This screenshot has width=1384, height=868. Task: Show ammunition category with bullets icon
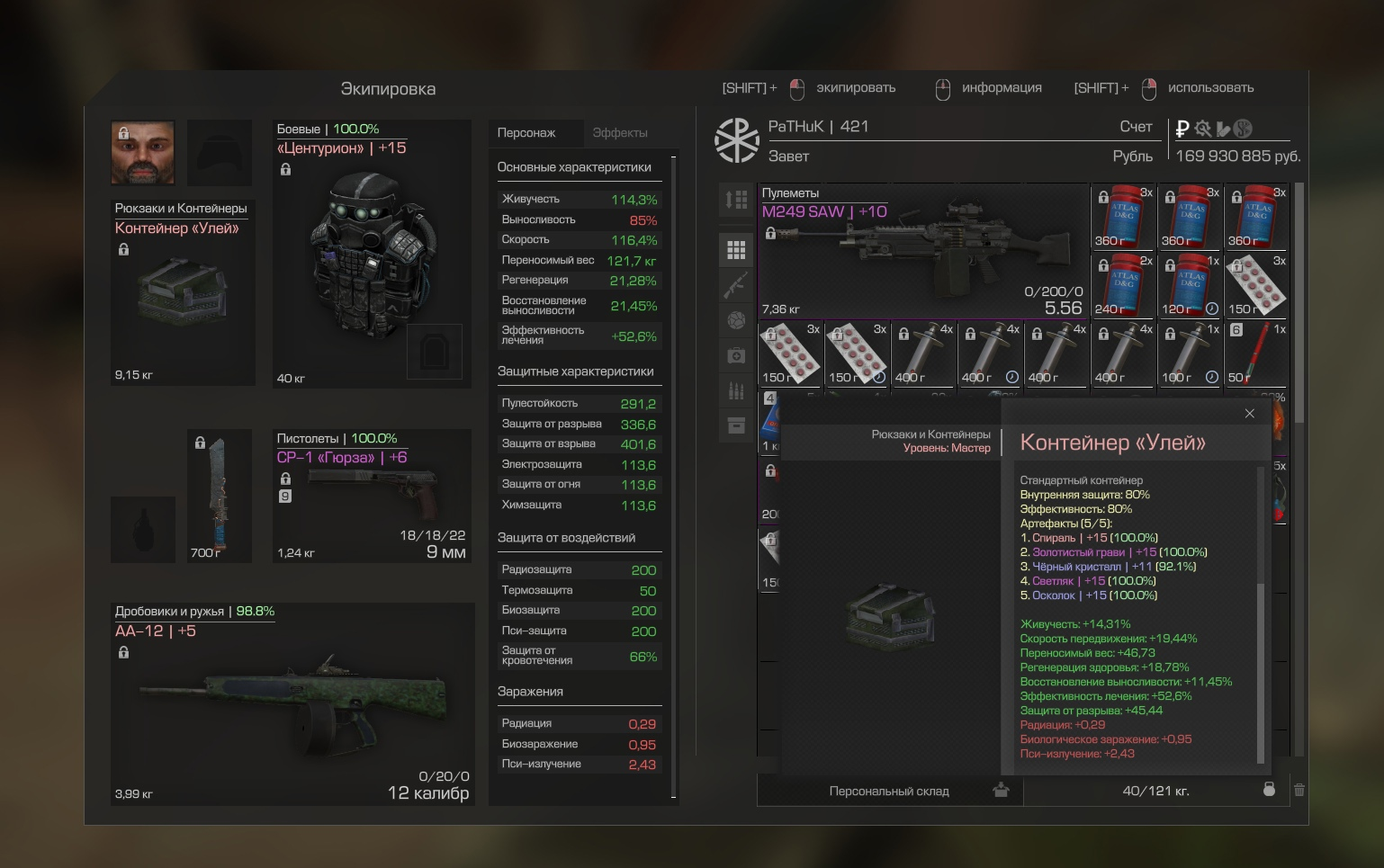coord(736,390)
